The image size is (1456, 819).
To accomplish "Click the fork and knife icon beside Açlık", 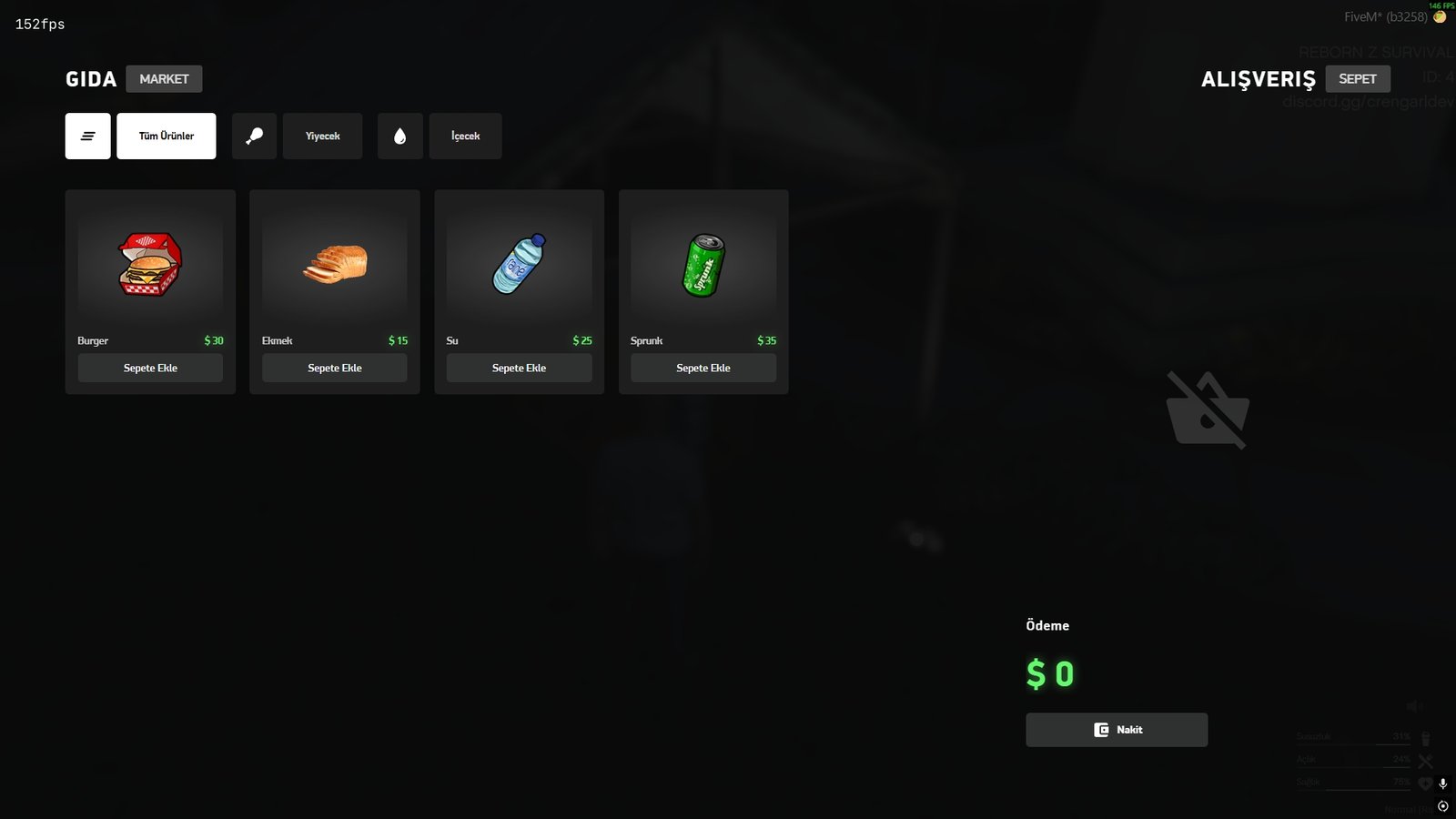I will [1425, 760].
